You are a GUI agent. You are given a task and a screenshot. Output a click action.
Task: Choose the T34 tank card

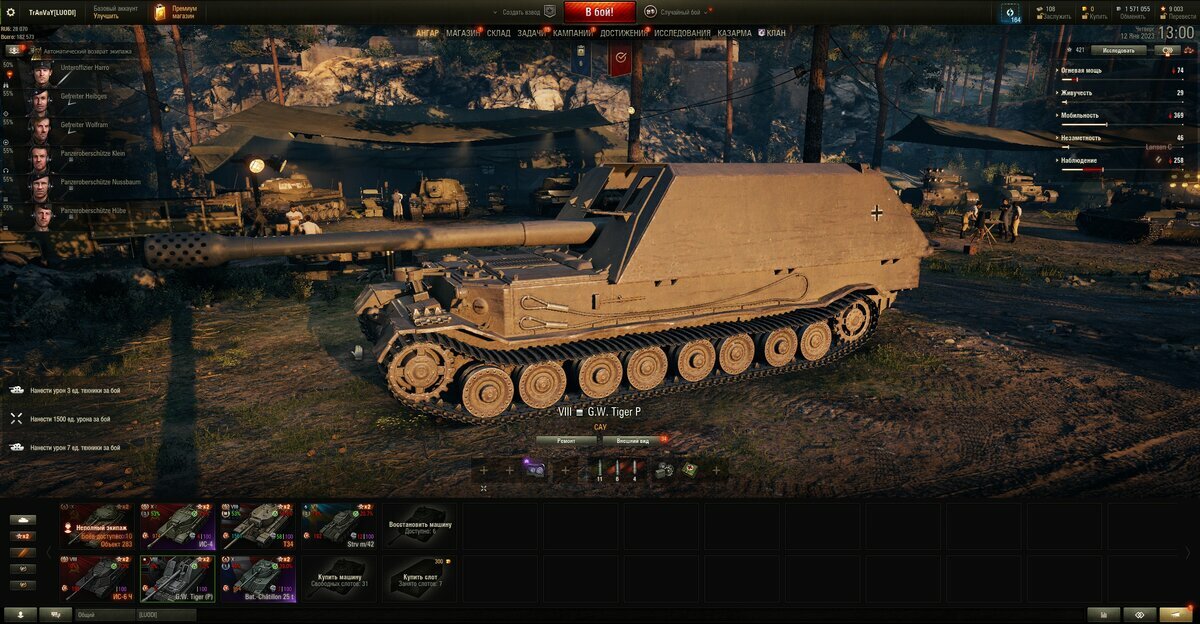pyautogui.click(x=258, y=526)
